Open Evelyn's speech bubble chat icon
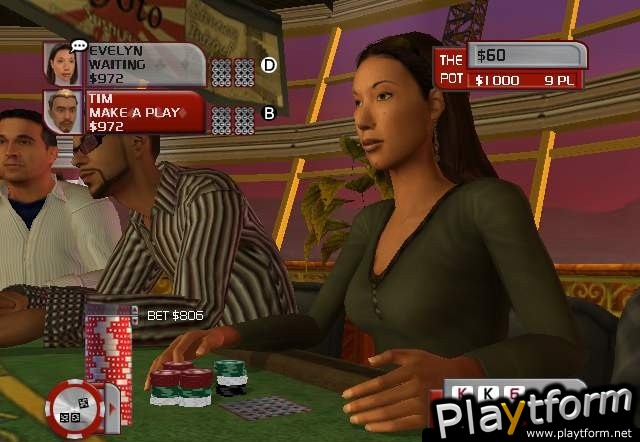The width and height of the screenshot is (640, 442). [x=78, y=46]
